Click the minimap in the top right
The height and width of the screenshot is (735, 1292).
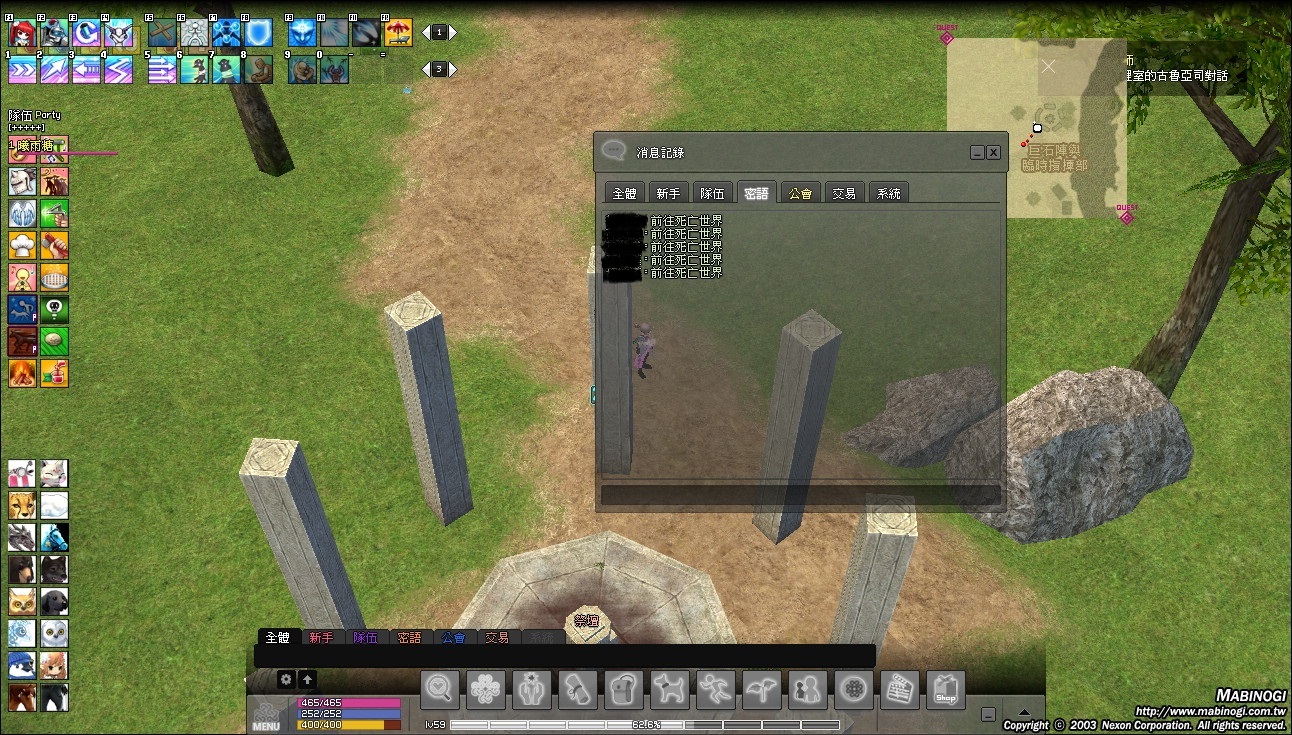[x=1036, y=128]
